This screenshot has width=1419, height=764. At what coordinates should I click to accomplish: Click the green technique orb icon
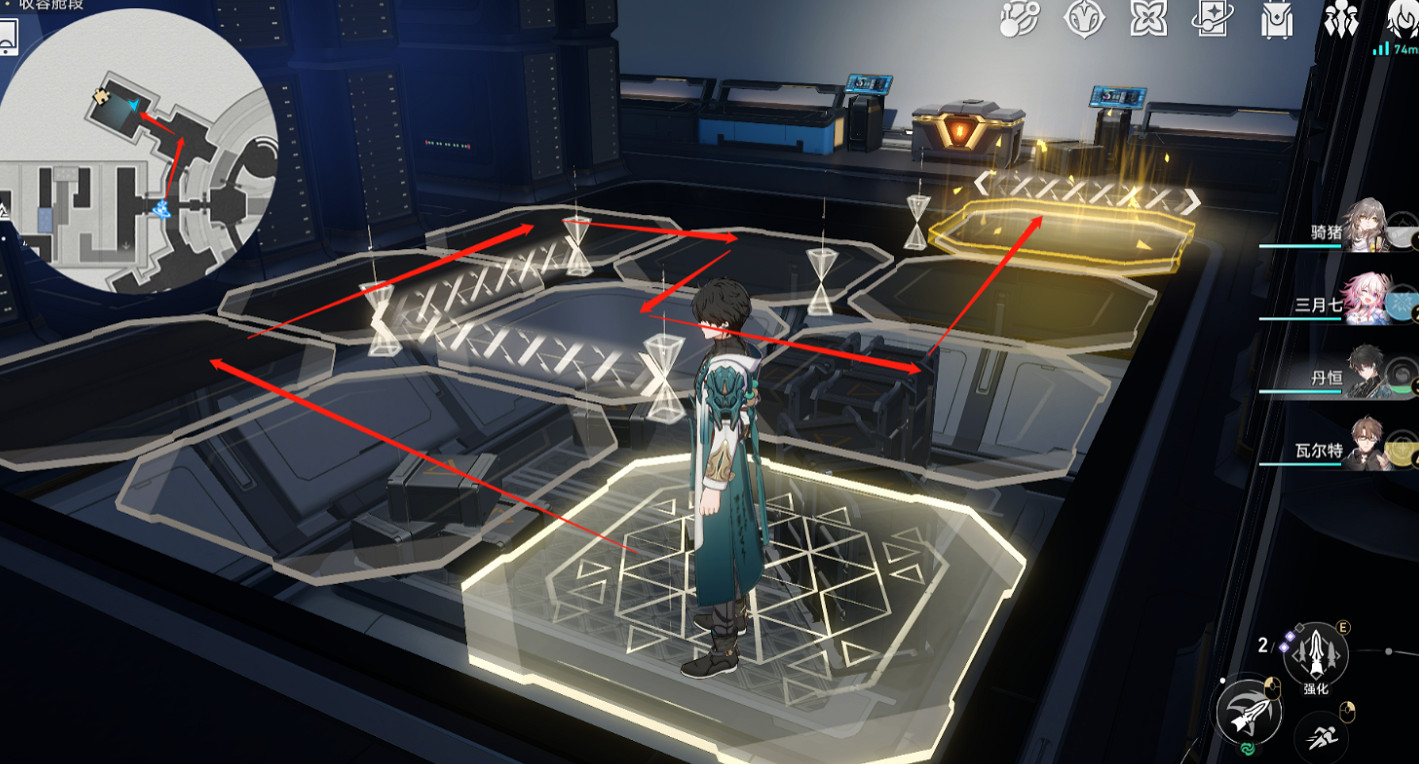click(x=1247, y=748)
